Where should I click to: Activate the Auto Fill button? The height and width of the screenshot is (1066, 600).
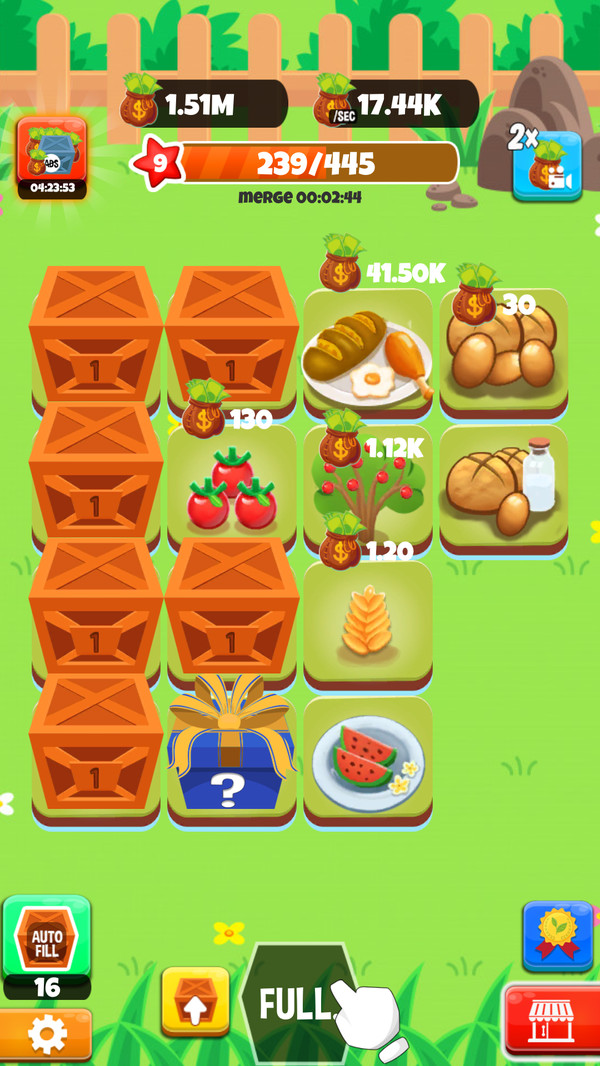pos(47,939)
